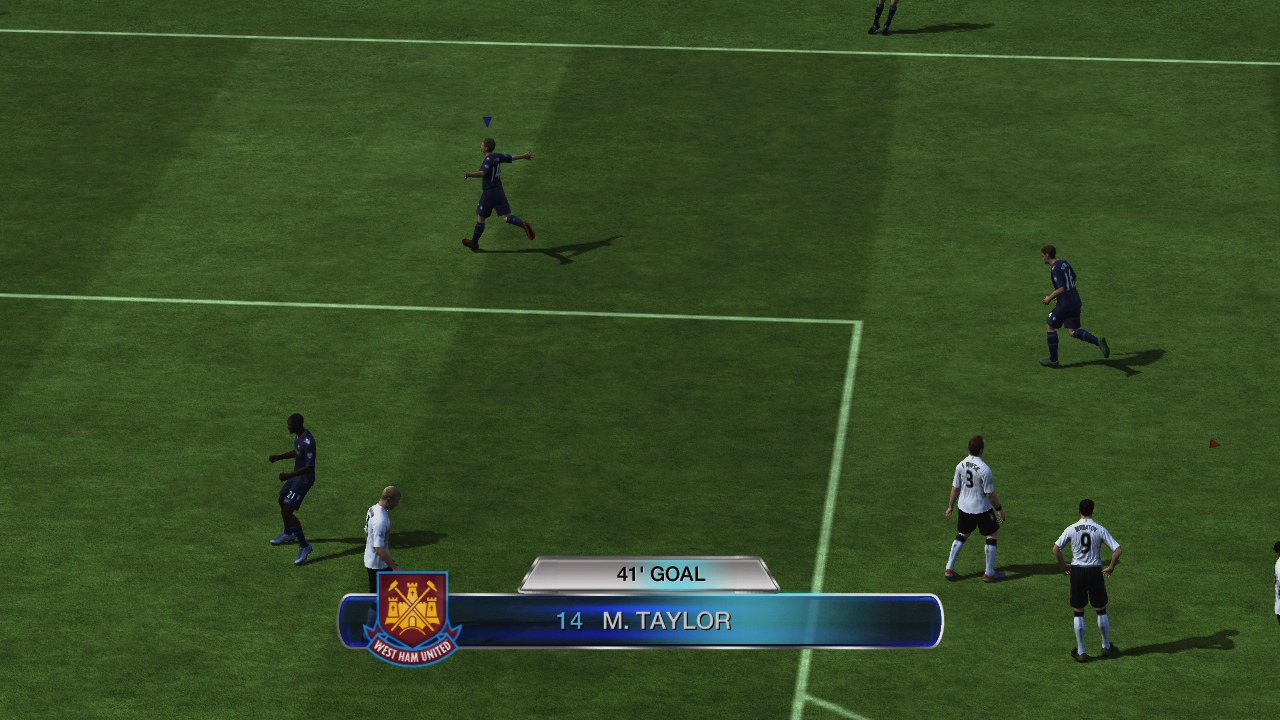Click the goalscorer celebrating with arms out

coord(490,190)
